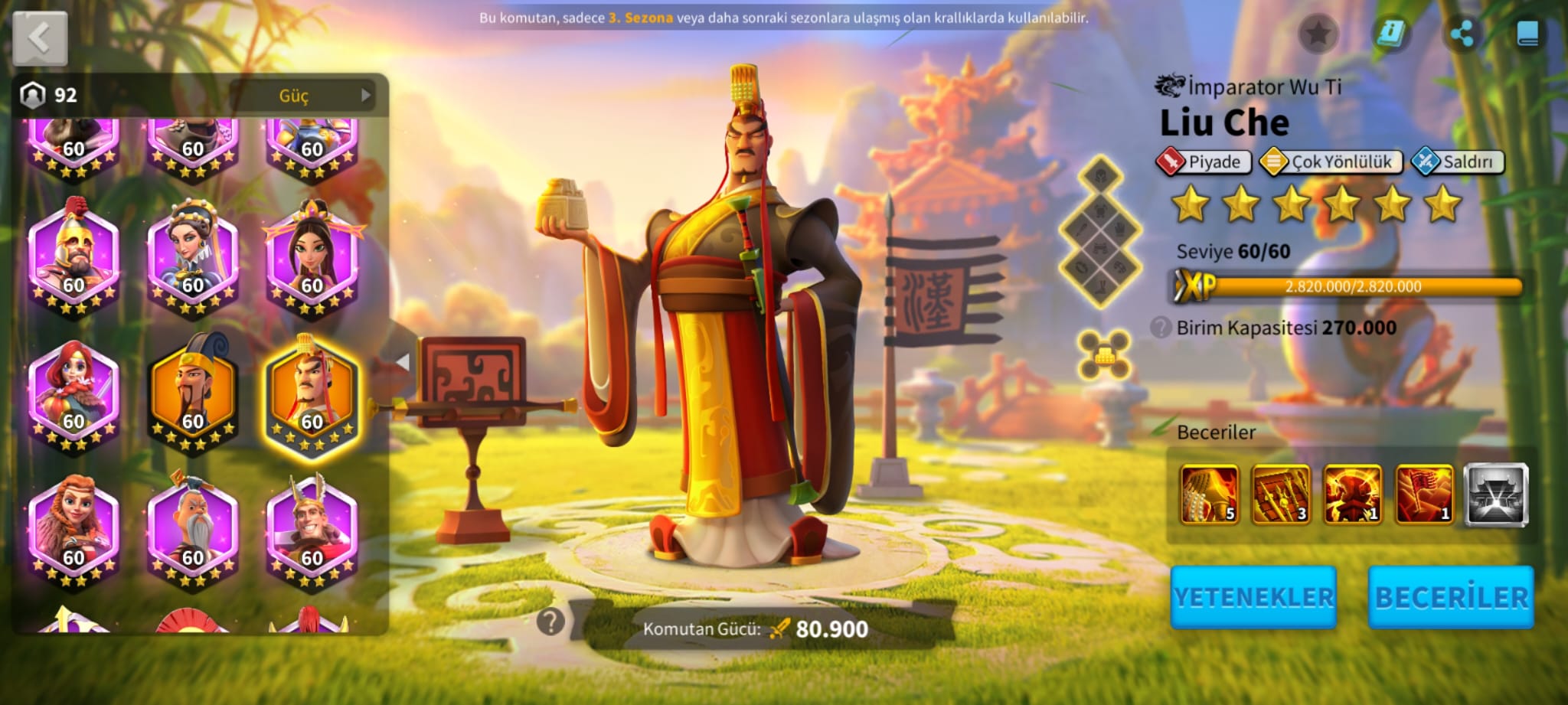
Task: Collapse the commander list with arrow
Action: coord(403,362)
